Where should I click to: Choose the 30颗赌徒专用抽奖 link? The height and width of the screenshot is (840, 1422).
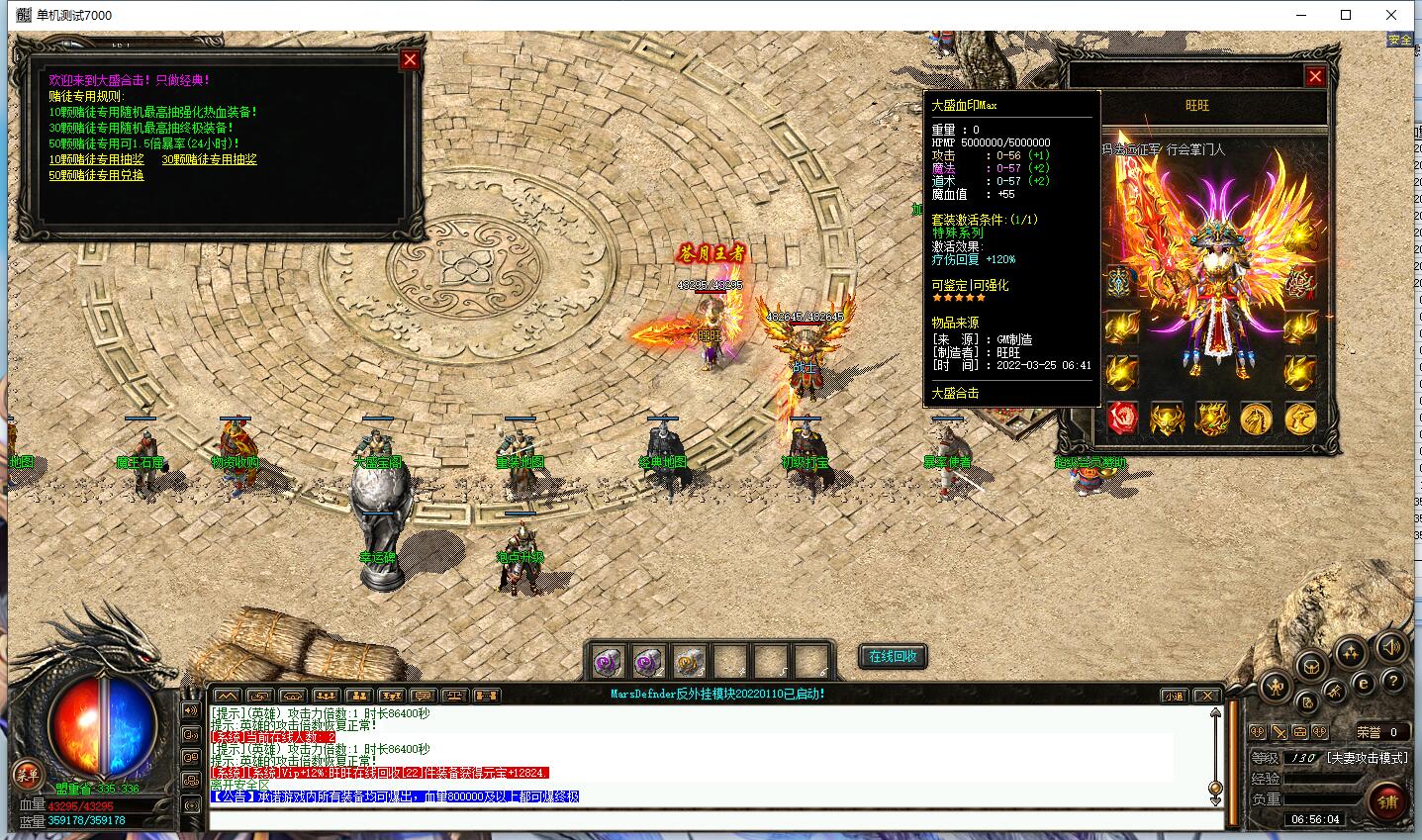pos(209,159)
